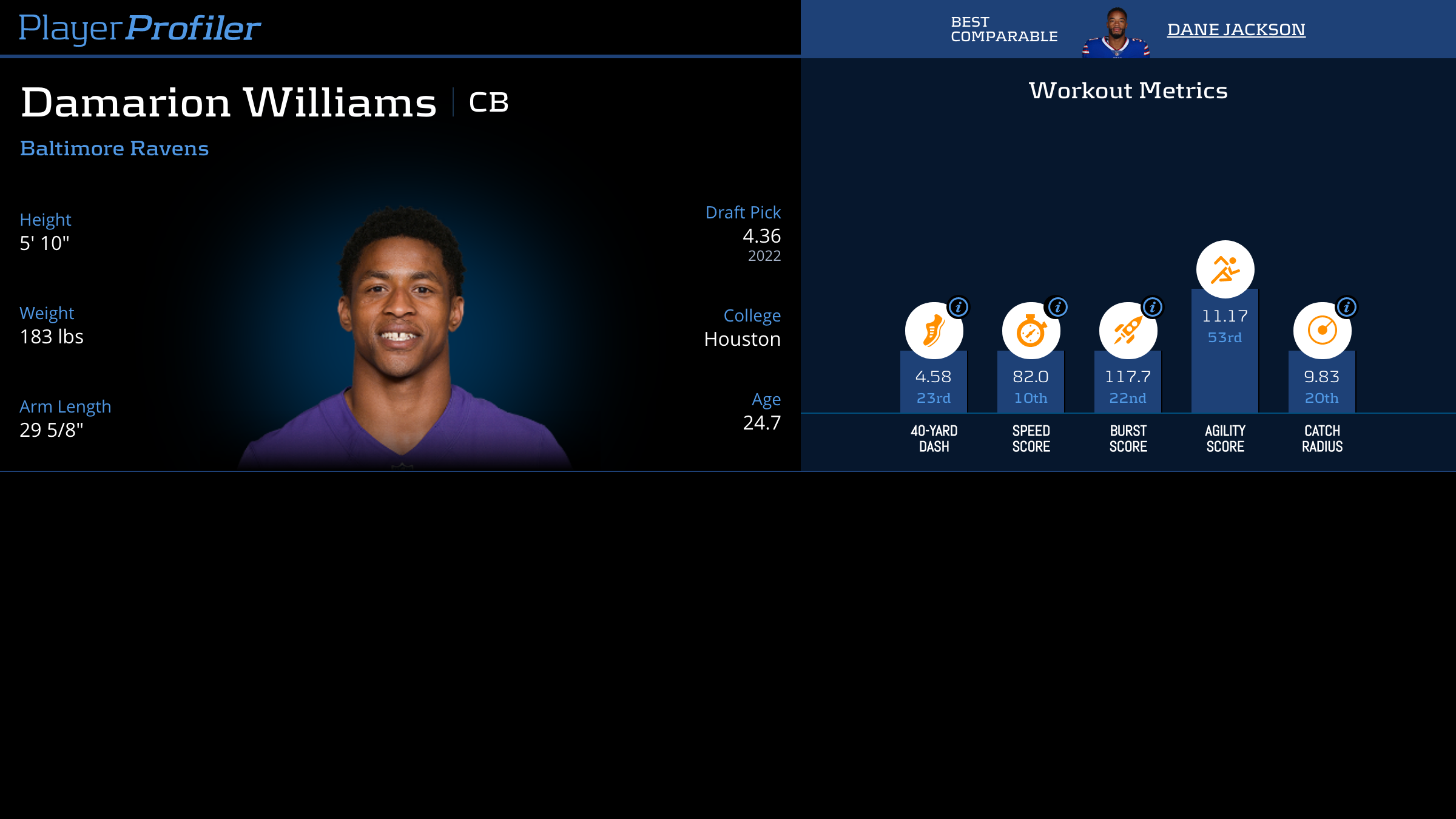Select the Catch Radius target icon
This screenshot has width=1456, height=819.
(1321, 331)
